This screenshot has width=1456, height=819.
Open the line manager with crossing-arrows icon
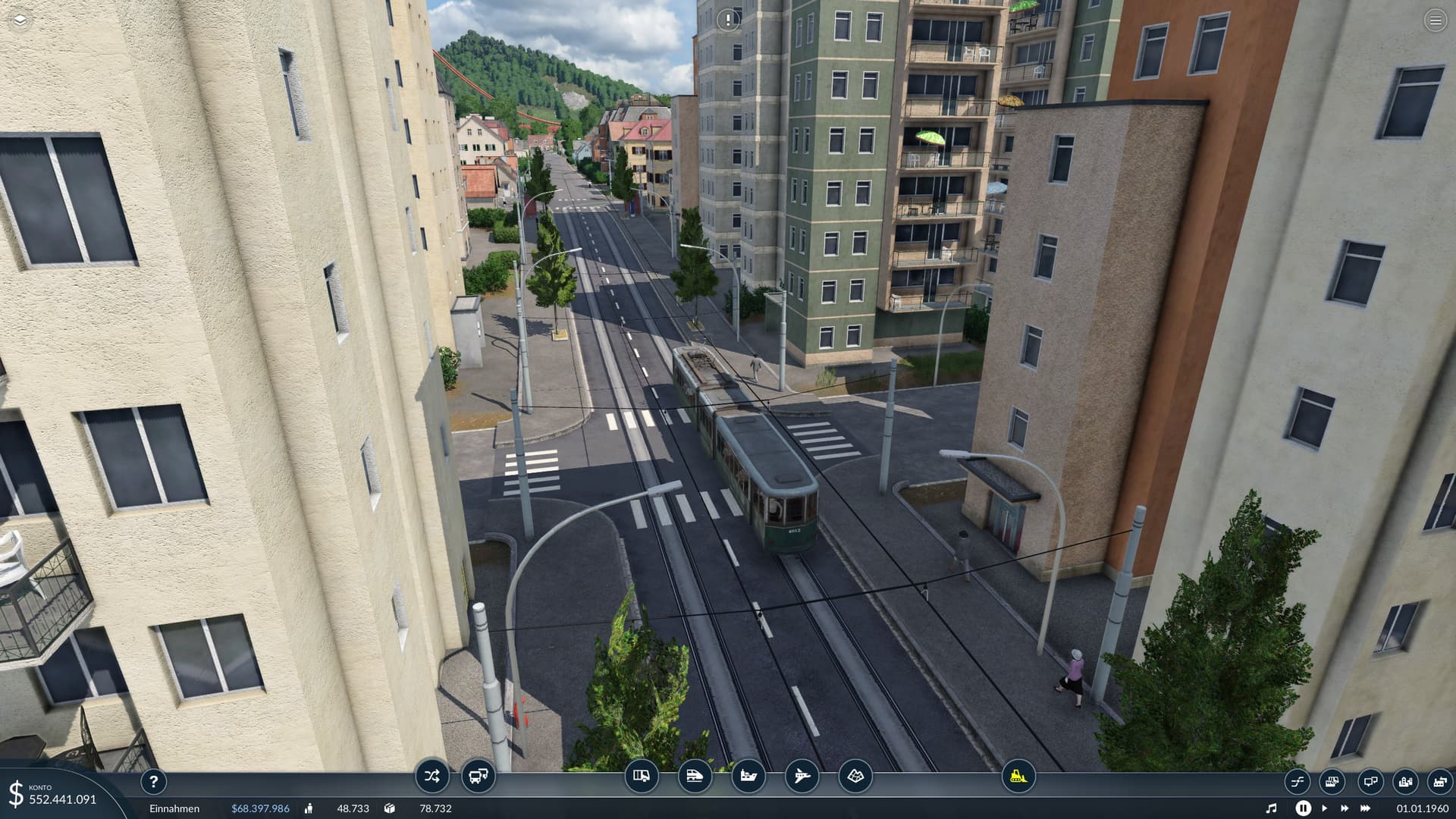click(432, 777)
